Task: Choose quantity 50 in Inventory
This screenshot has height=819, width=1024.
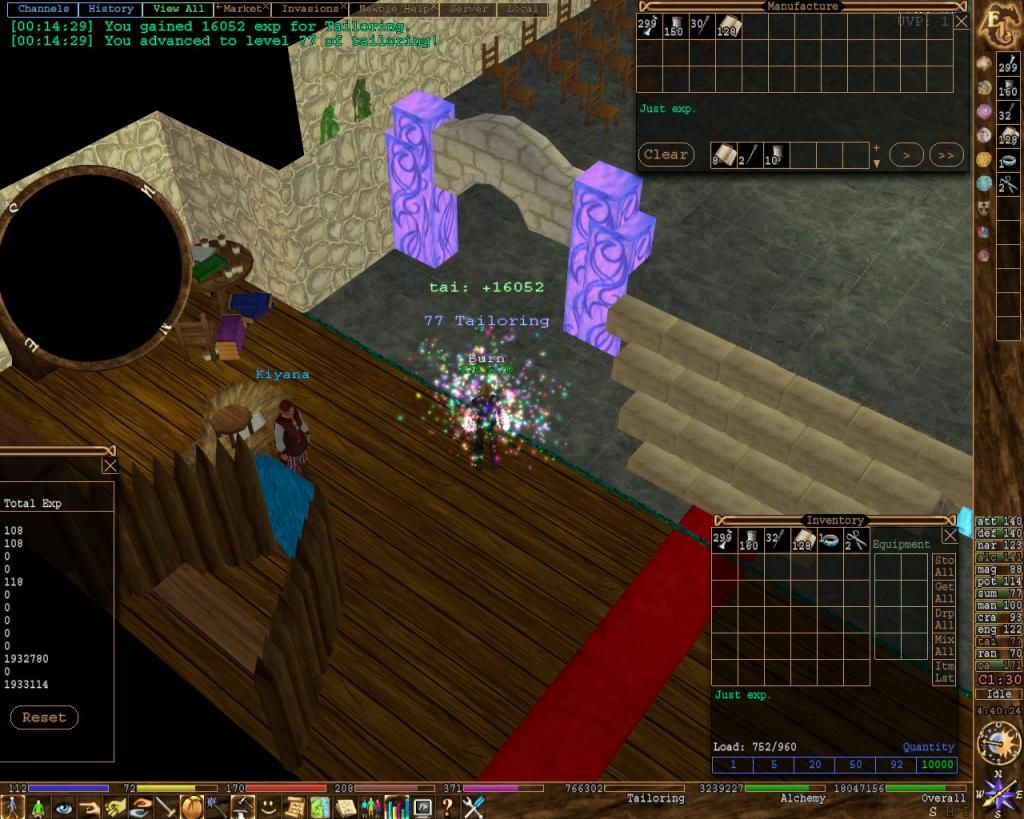Action: click(855, 765)
